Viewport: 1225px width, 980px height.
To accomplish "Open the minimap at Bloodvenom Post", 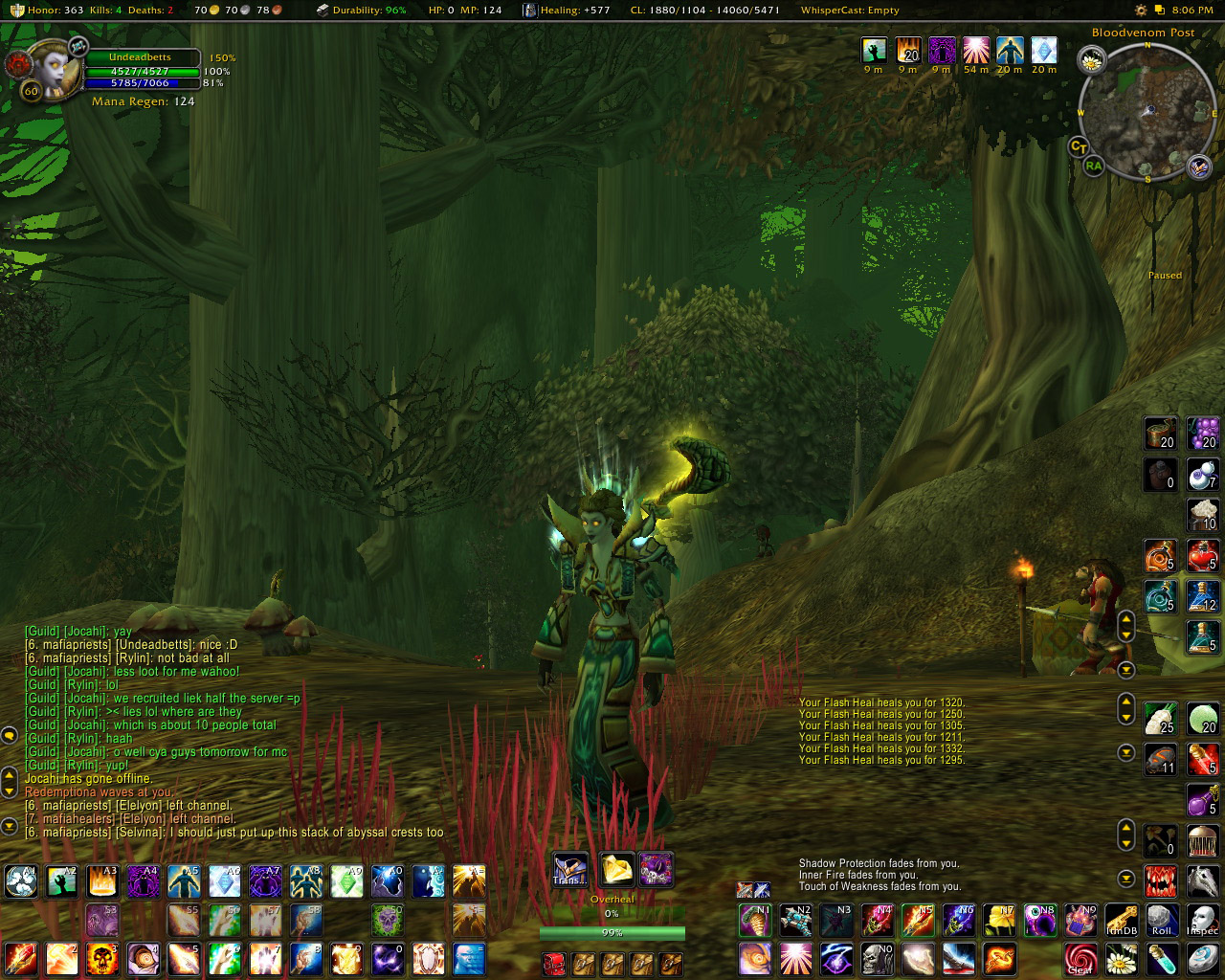I will pos(1146,113).
